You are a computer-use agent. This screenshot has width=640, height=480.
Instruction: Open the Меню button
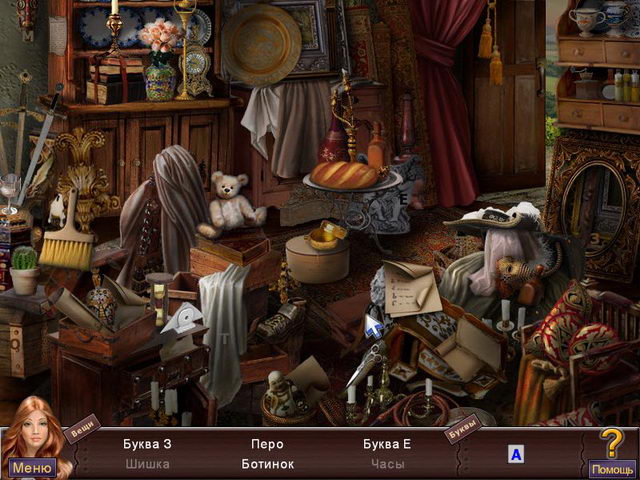(32, 467)
